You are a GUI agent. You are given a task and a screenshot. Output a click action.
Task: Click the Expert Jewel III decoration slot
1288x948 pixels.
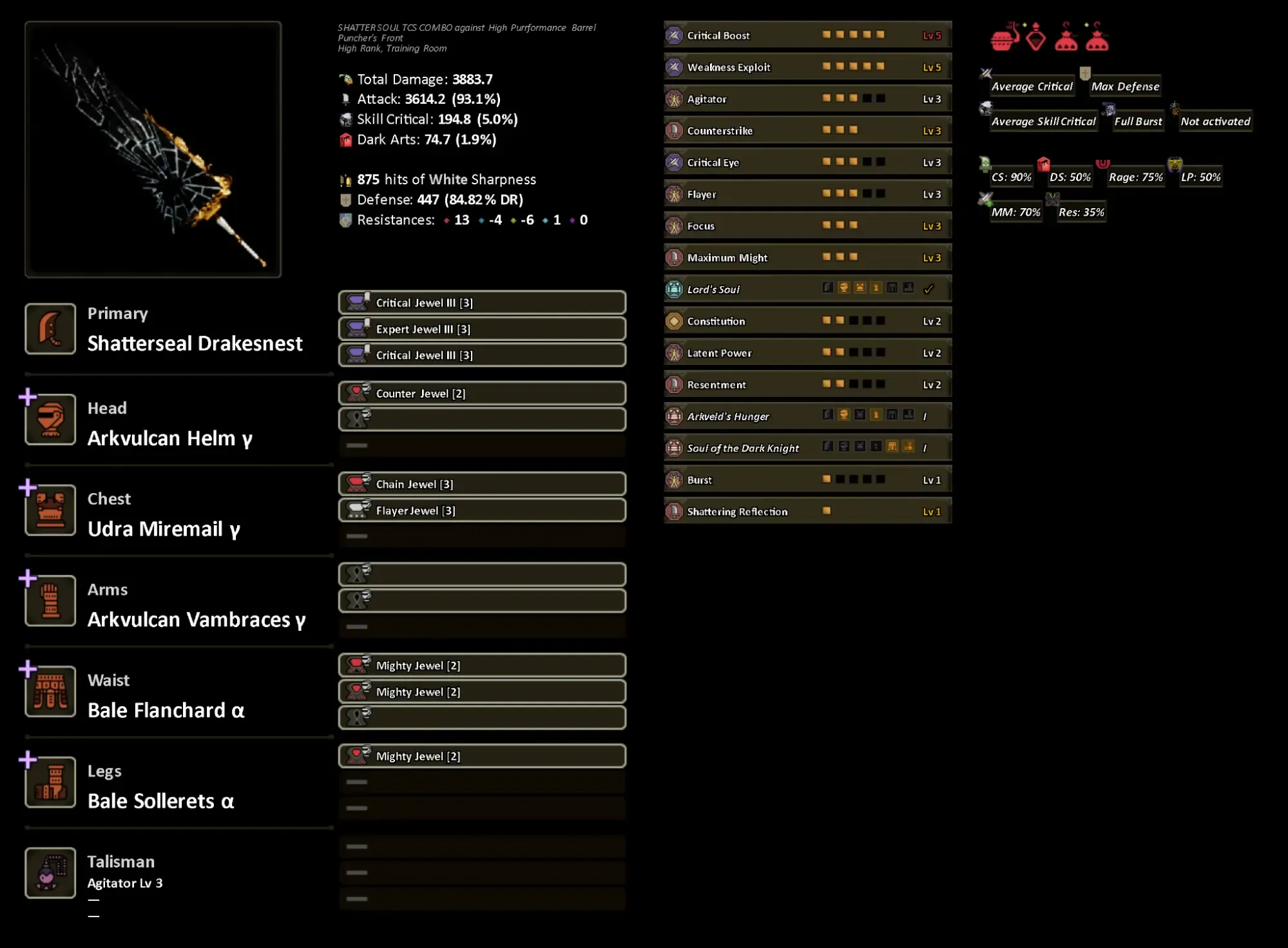(481, 329)
